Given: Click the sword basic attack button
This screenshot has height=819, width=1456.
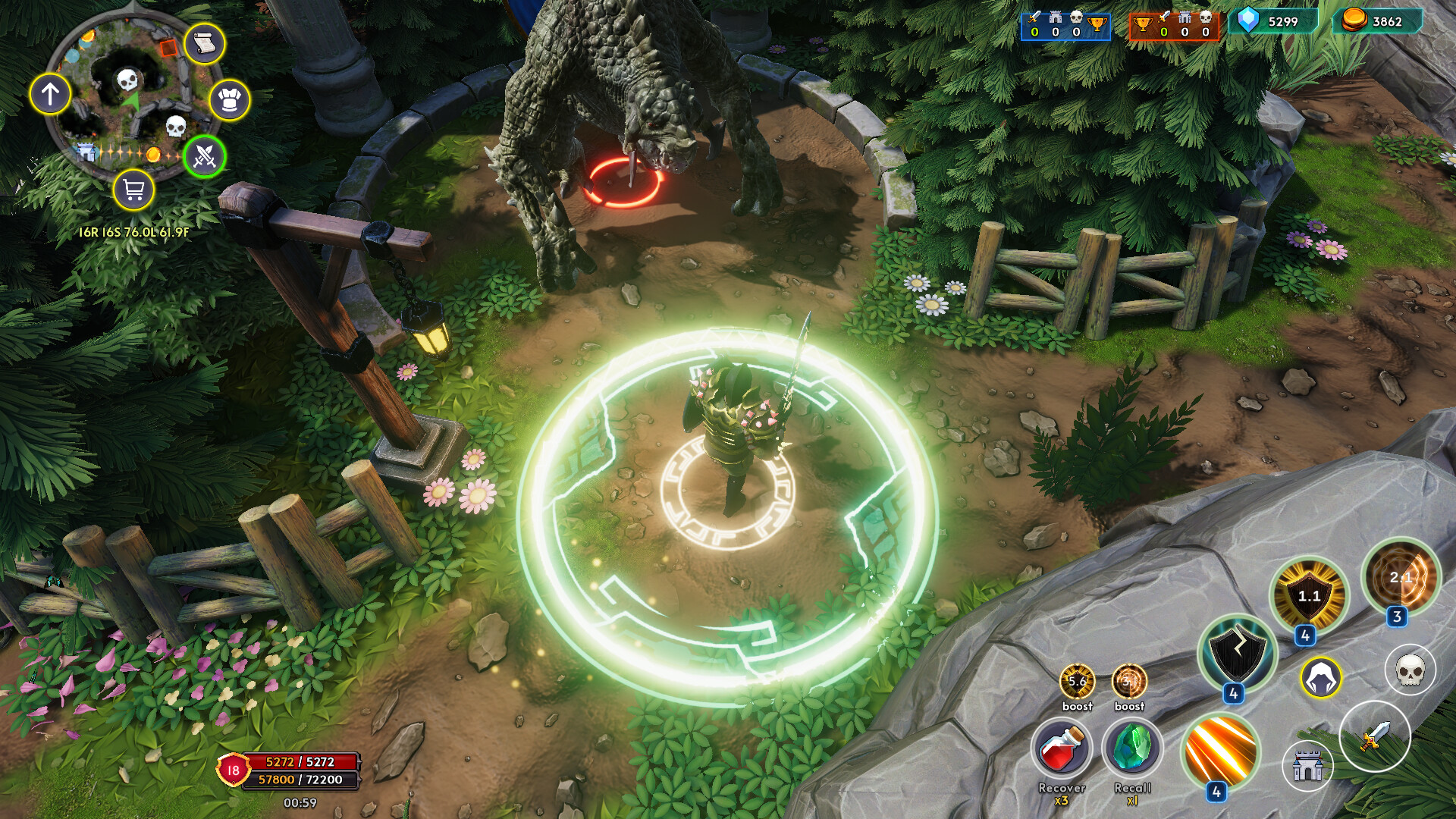Looking at the screenshot, I should pos(1374,736).
